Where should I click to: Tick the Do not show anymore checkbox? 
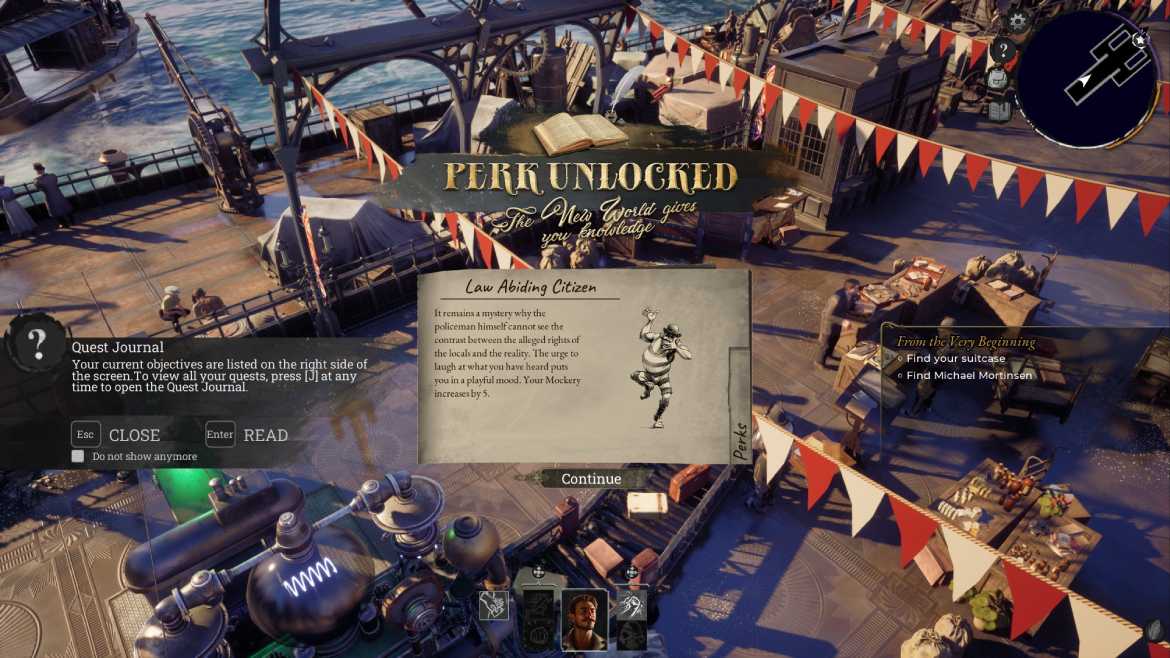tap(78, 456)
